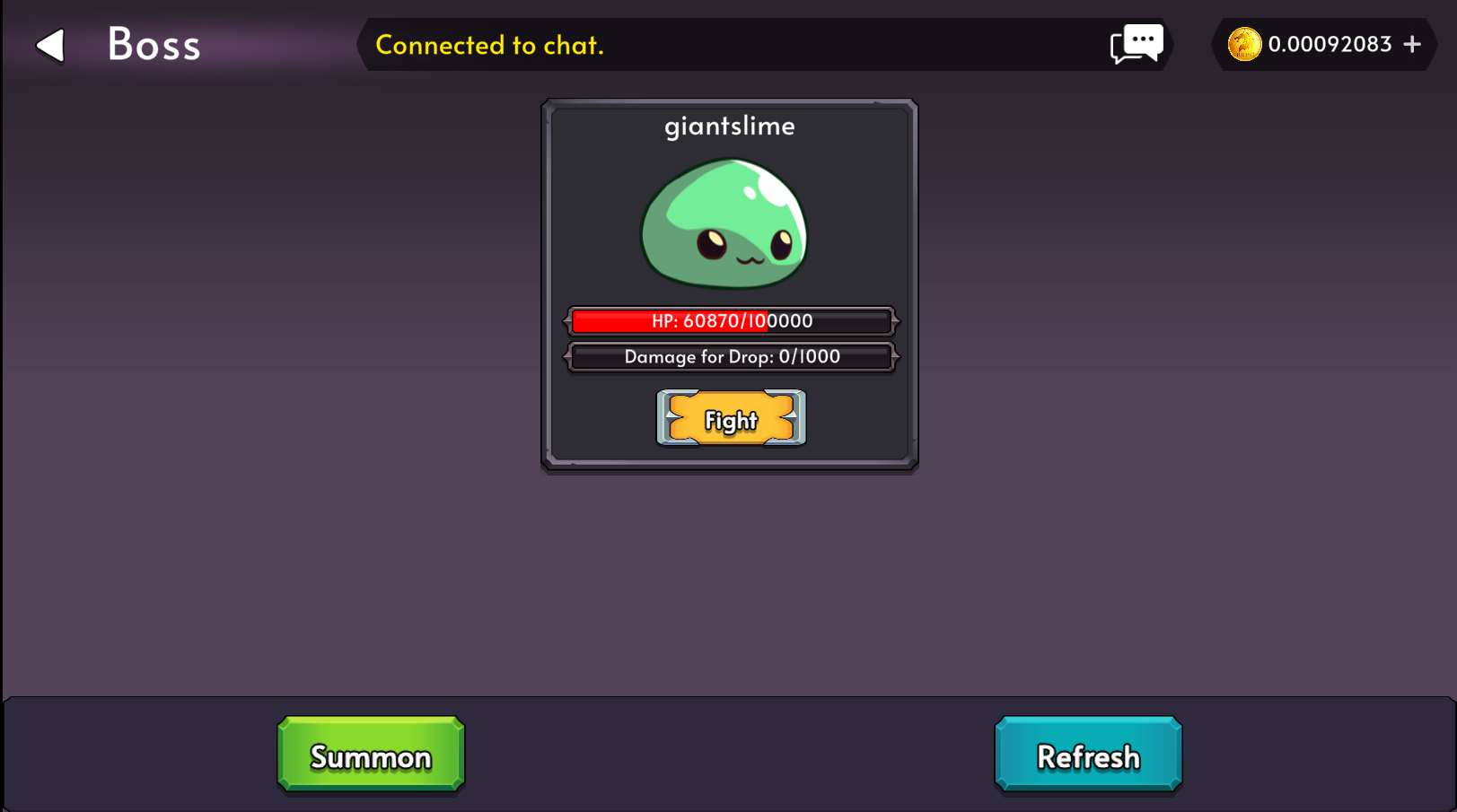
Task: Click the HP bar showing 60870/100000
Action: 730,321
